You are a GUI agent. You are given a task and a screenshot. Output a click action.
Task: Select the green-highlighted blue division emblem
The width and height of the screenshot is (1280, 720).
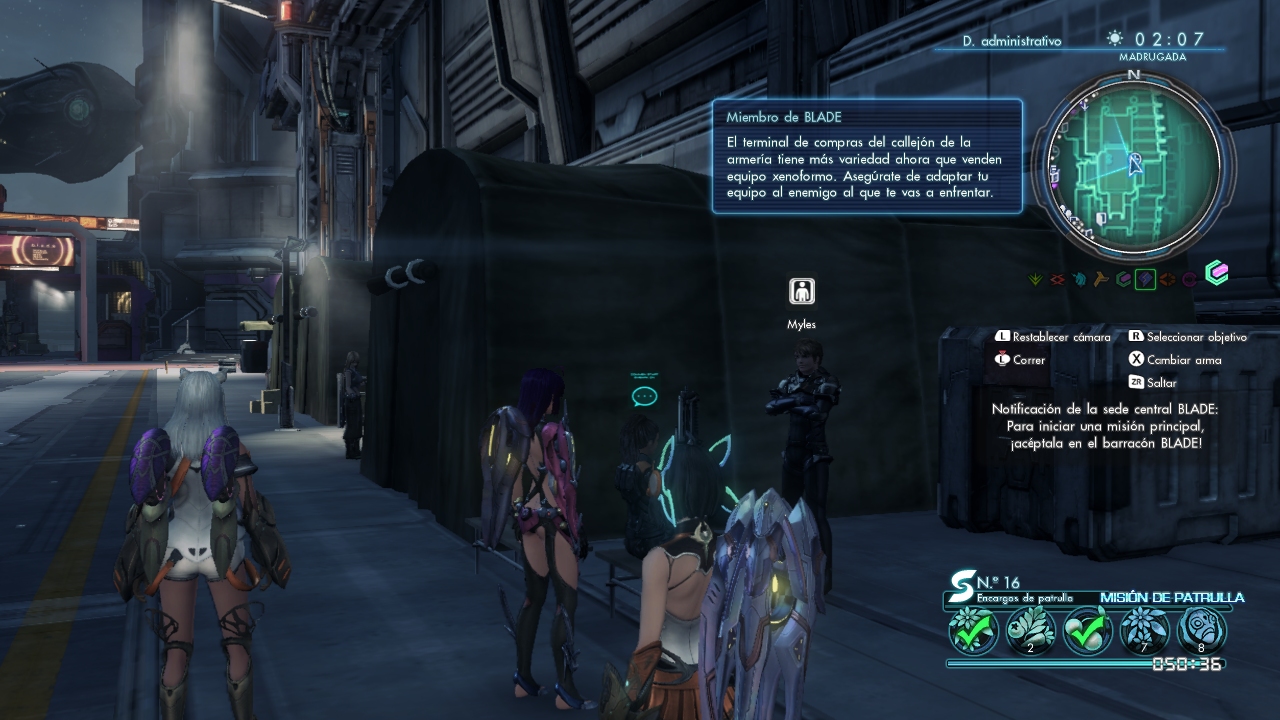point(1145,279)
